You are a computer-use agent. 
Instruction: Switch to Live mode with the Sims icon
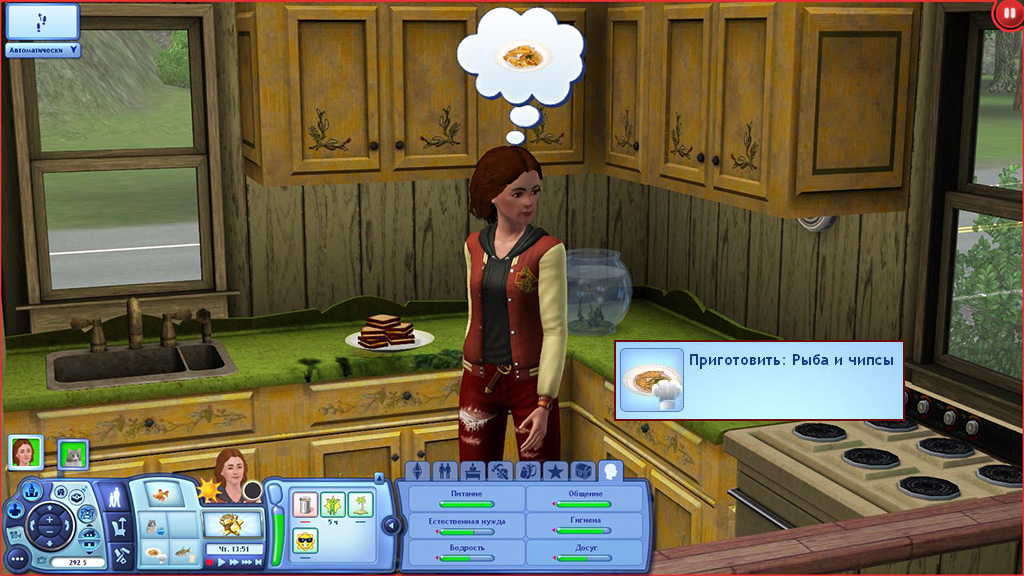click(x=115, y=495)
